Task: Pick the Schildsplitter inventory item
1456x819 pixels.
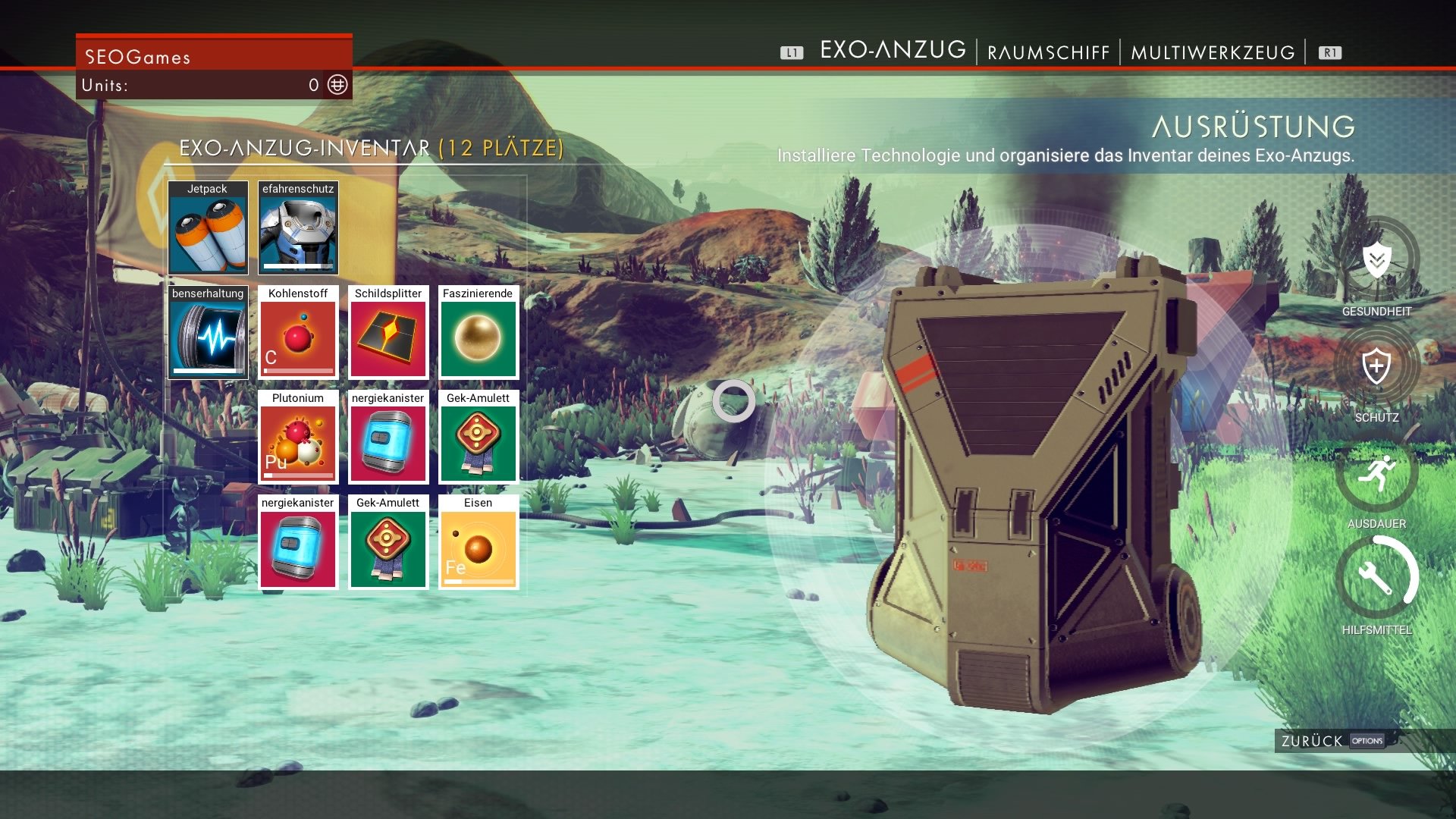Action: click(388, 333)
